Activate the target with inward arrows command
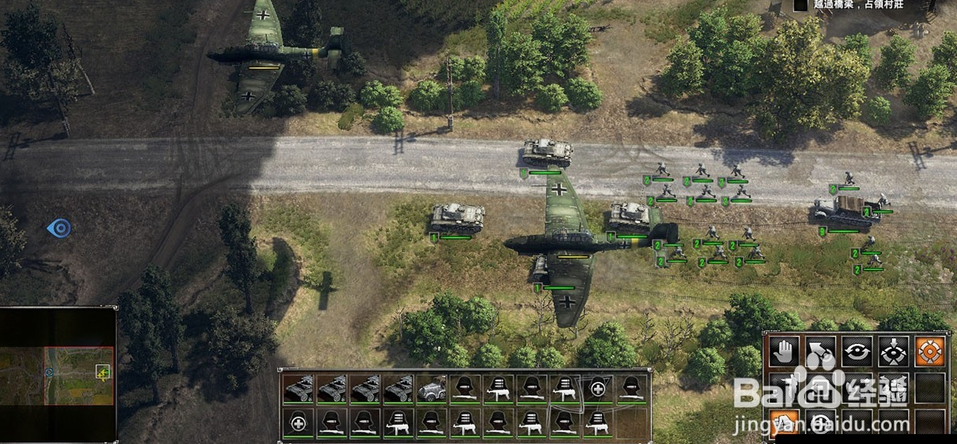Image resolution: width=957 pixels, height=444 pixels. pos(893,351)
